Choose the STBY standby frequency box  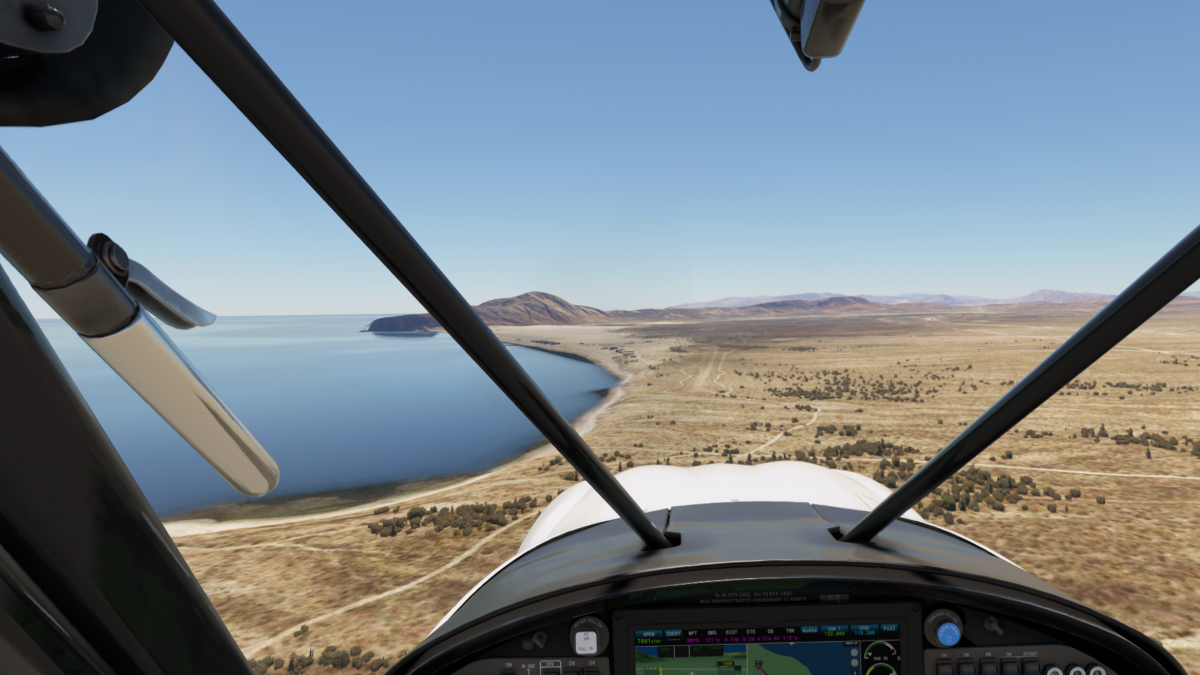pyautogui.click(x=862, y=630)
